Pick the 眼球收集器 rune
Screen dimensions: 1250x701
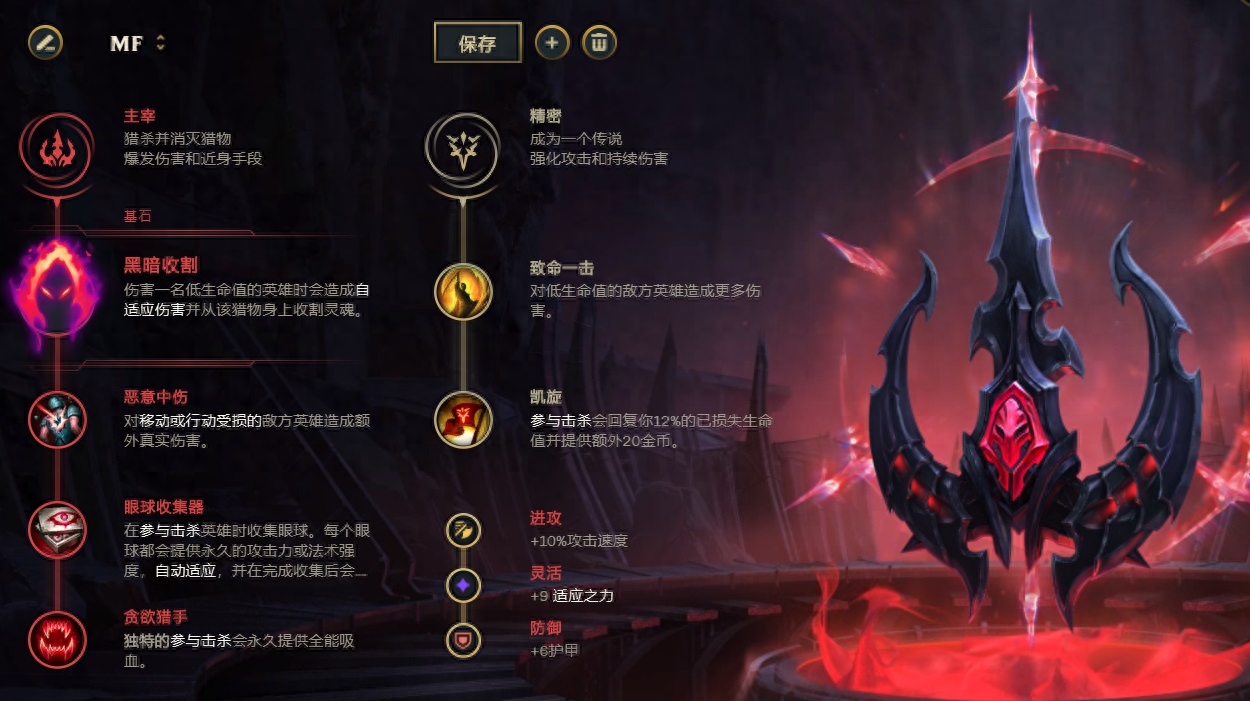coord(58,529)
